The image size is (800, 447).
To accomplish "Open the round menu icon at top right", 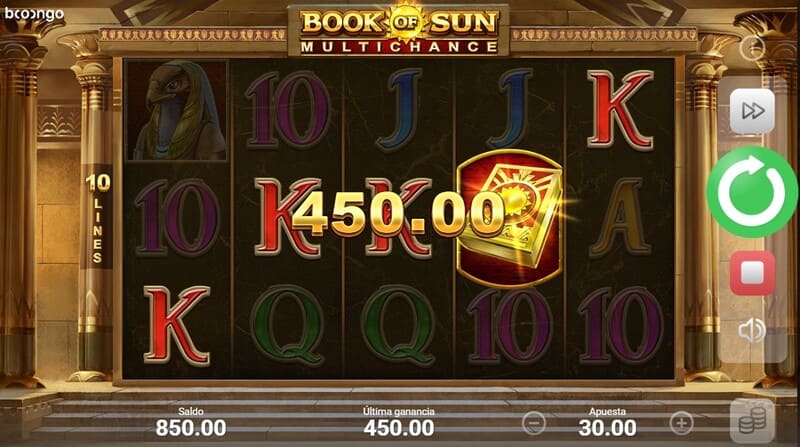I will pos(752,47).
